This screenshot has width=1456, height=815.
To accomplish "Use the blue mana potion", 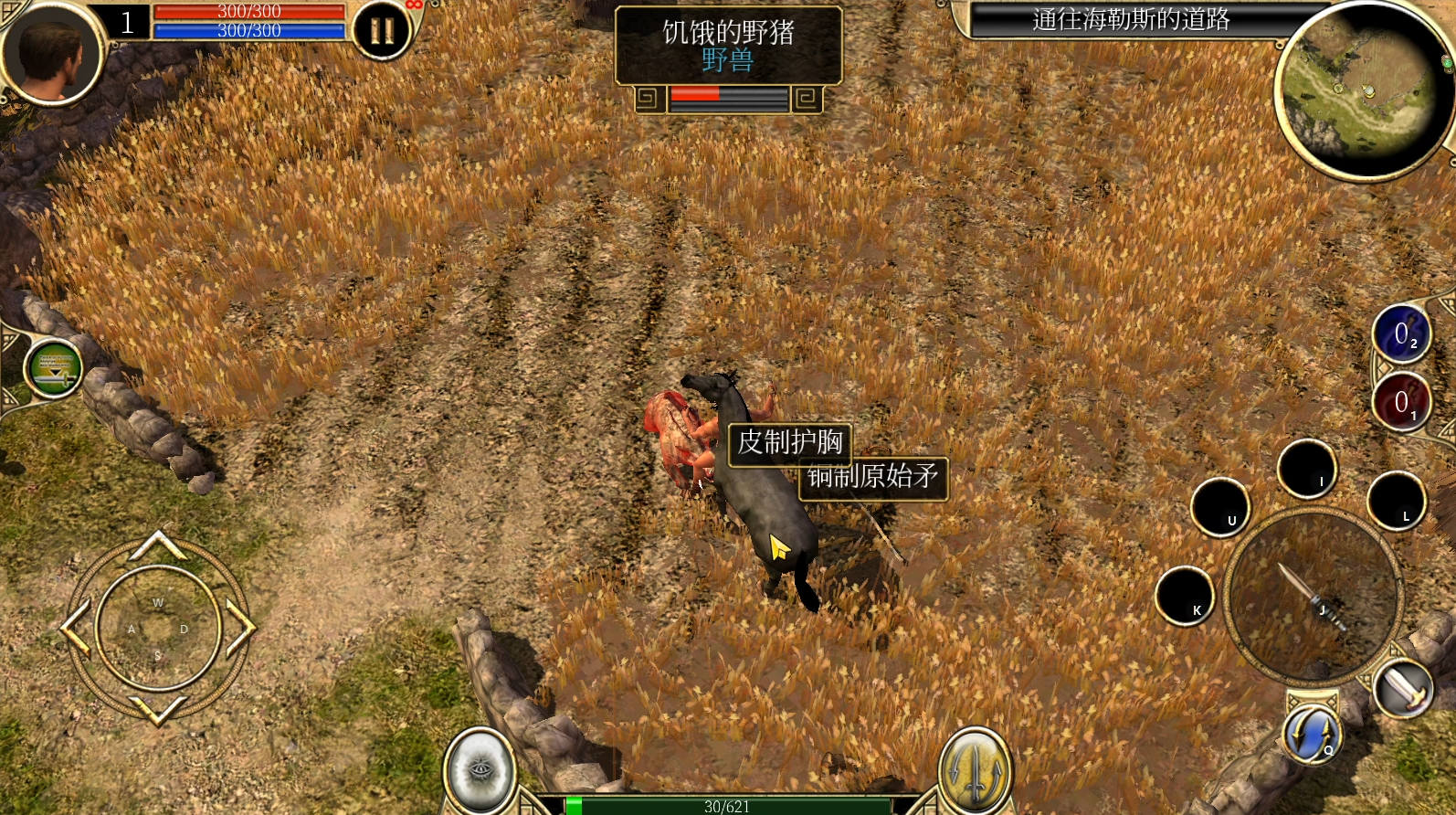I will point(1400,334).
